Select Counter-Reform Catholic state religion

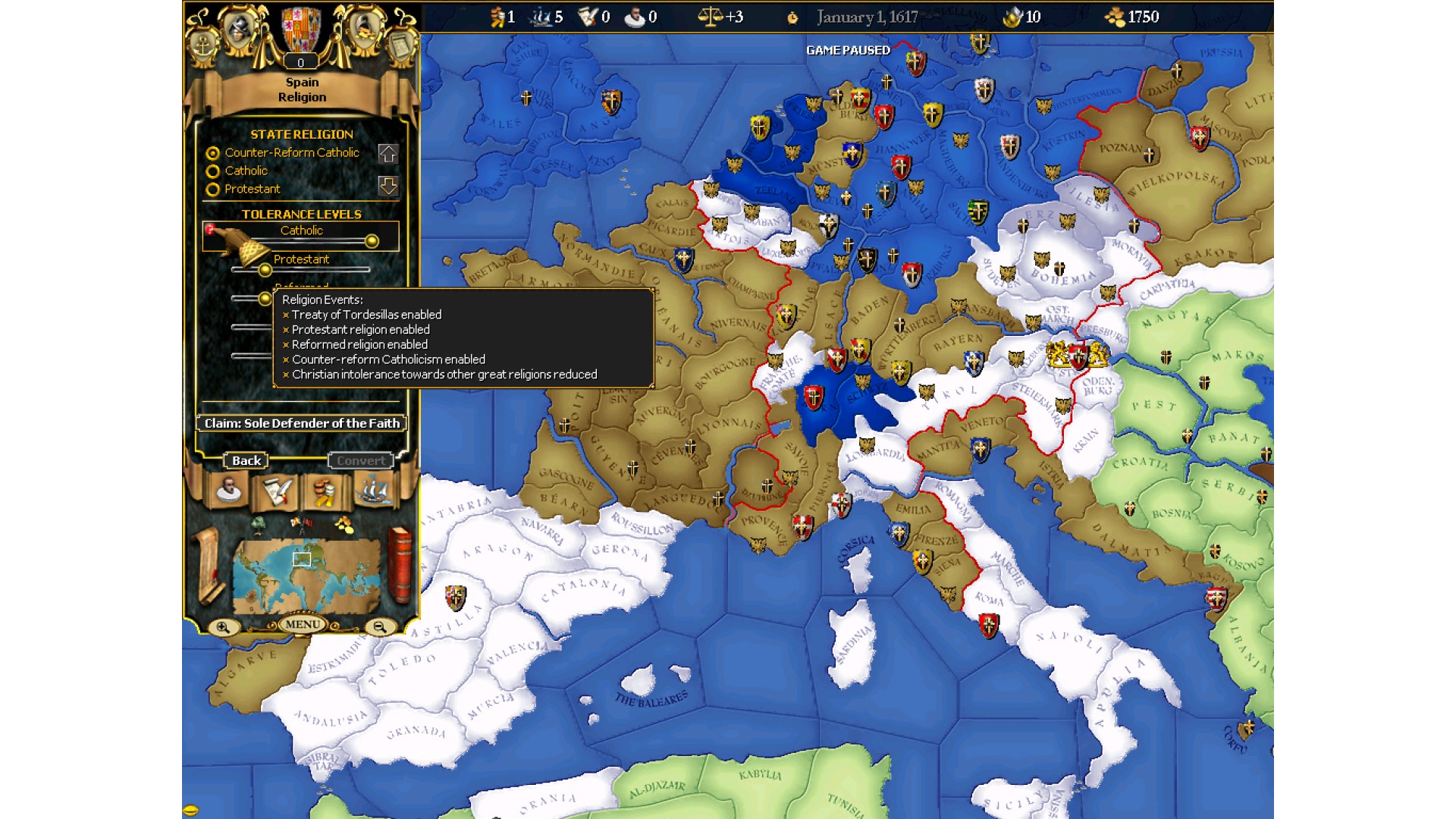[213, 153]
